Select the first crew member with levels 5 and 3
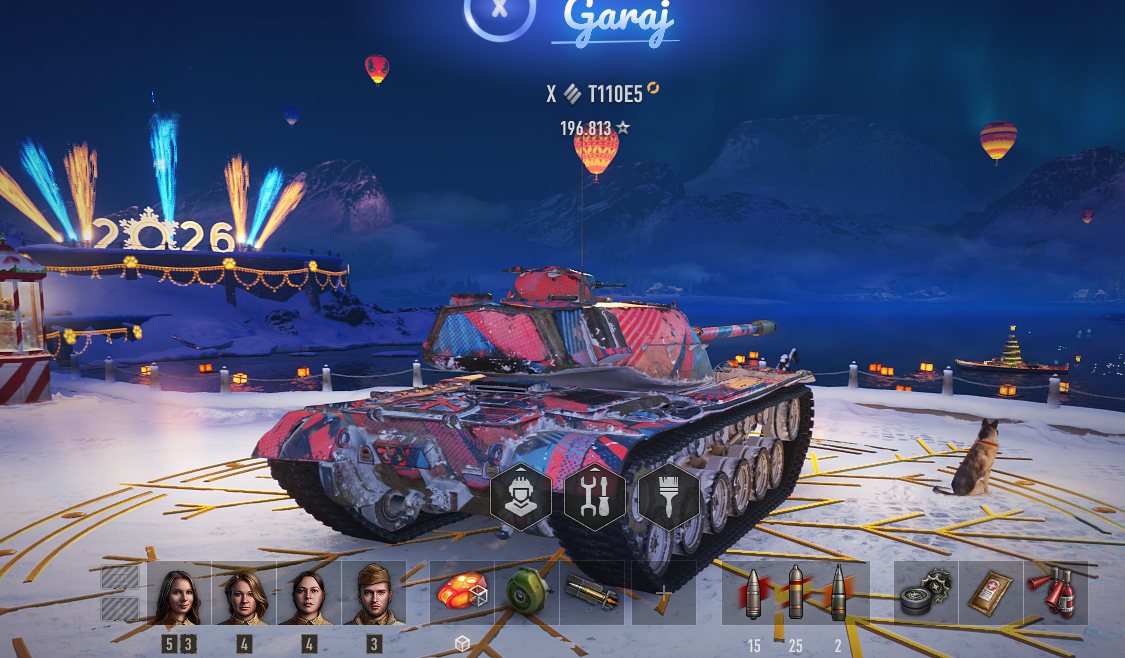The image size is (1125, 658). (180, 594)
